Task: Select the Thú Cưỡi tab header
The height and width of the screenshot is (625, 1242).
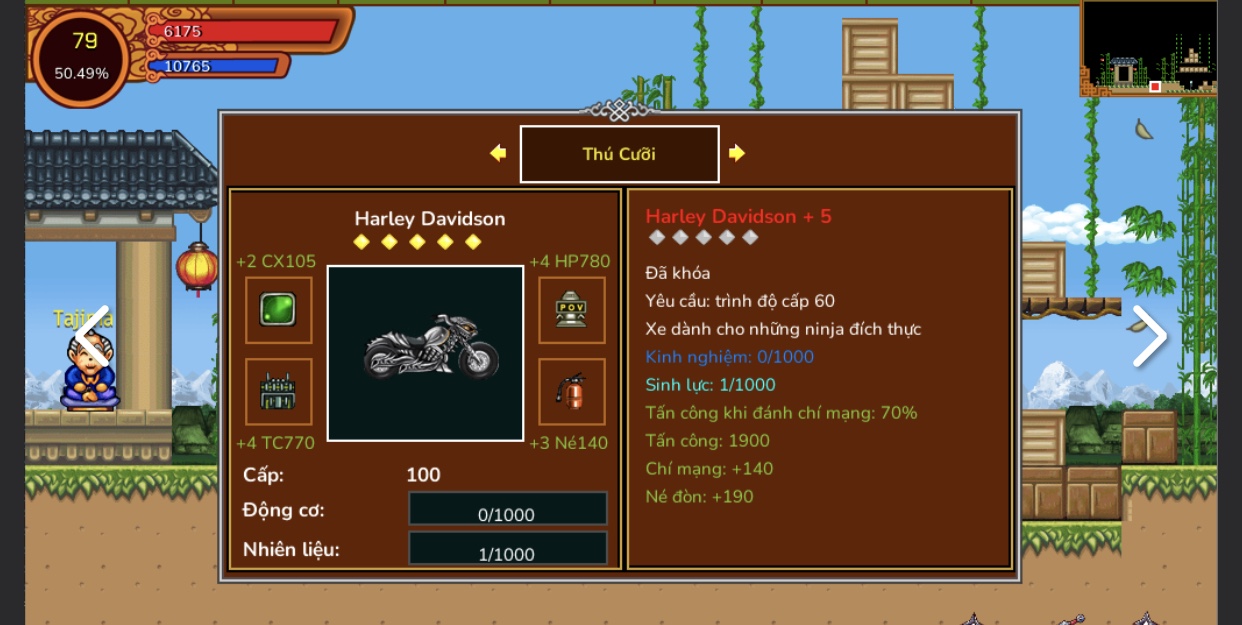Action: click(x=619, y=154)
